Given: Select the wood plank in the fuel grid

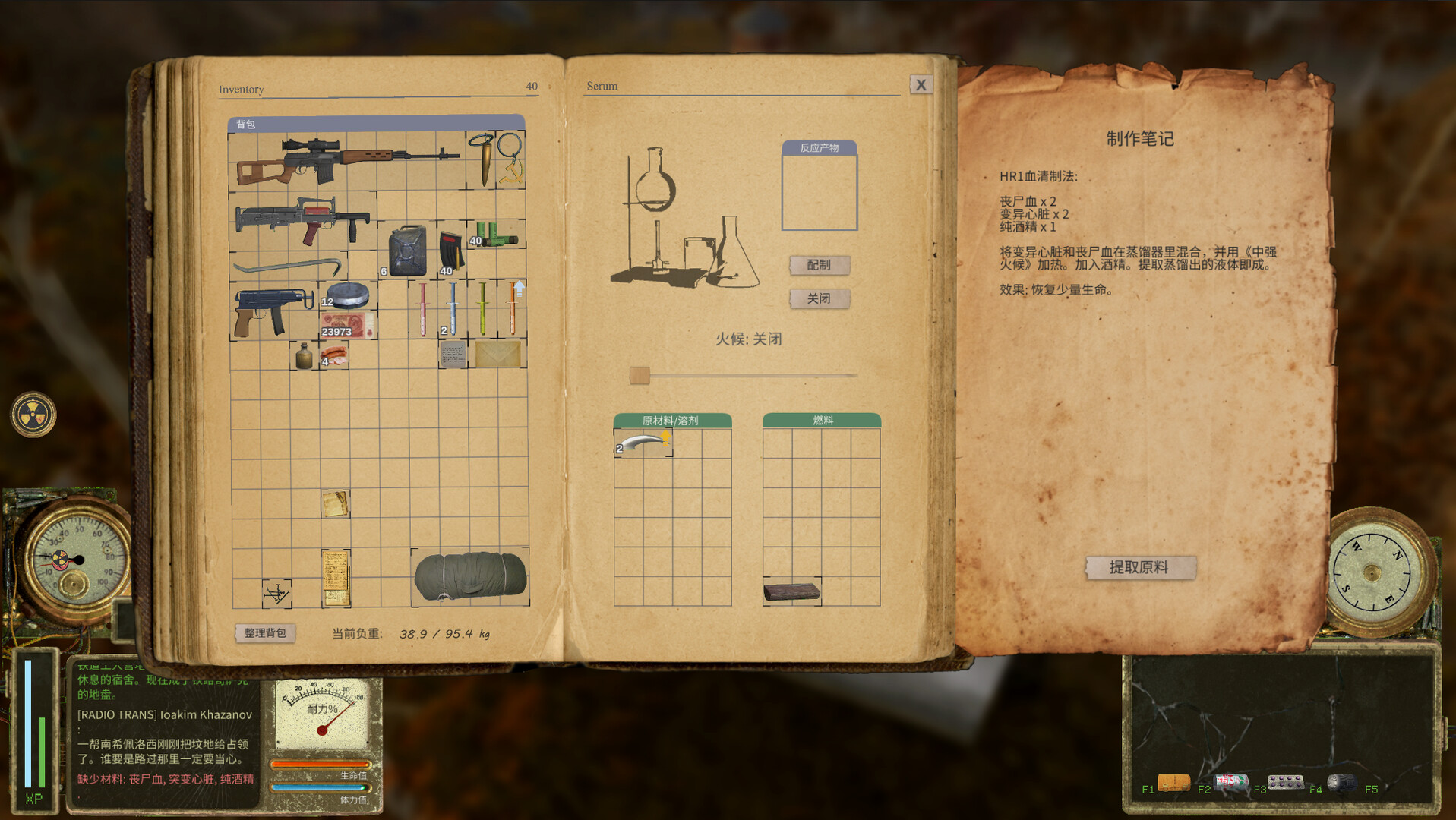Looking at the screenshot, I should (790, 591).
